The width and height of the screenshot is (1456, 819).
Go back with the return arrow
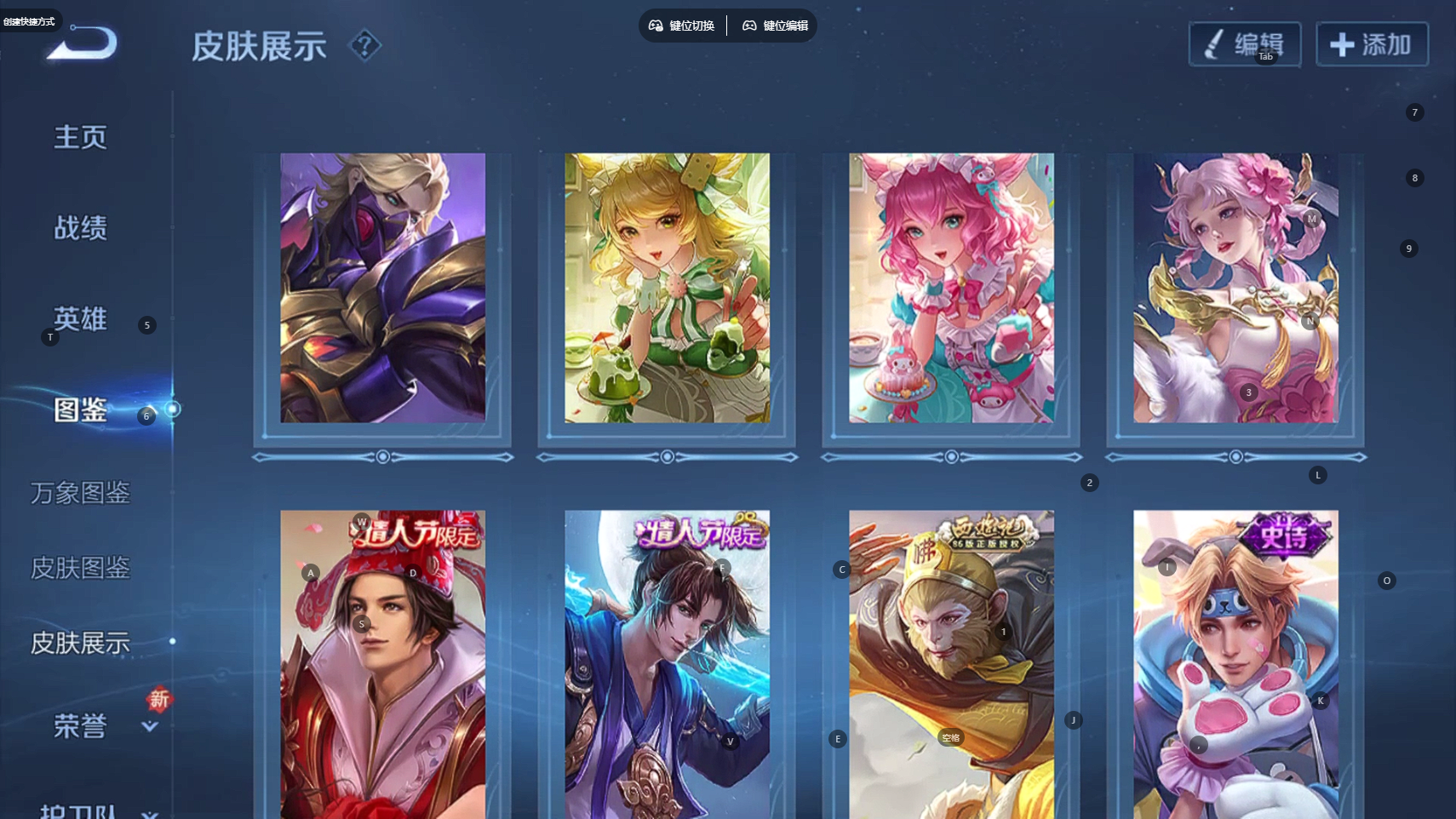(83, 43)
